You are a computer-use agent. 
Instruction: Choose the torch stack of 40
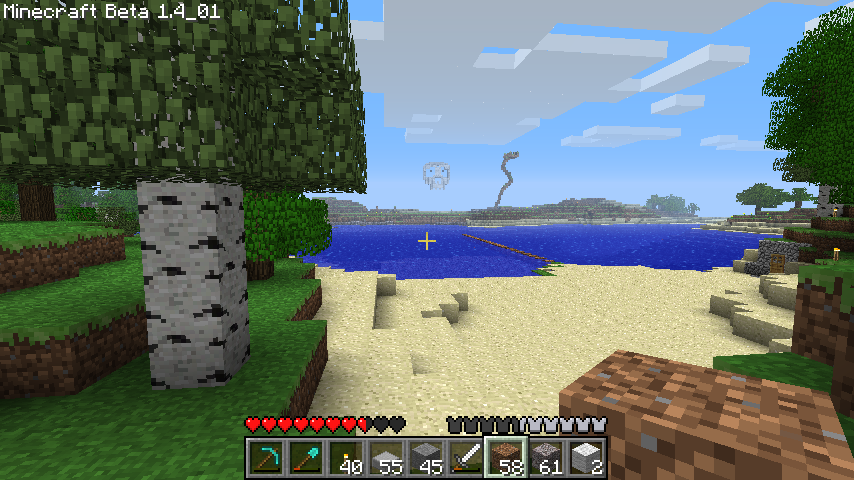pos(346,458)
